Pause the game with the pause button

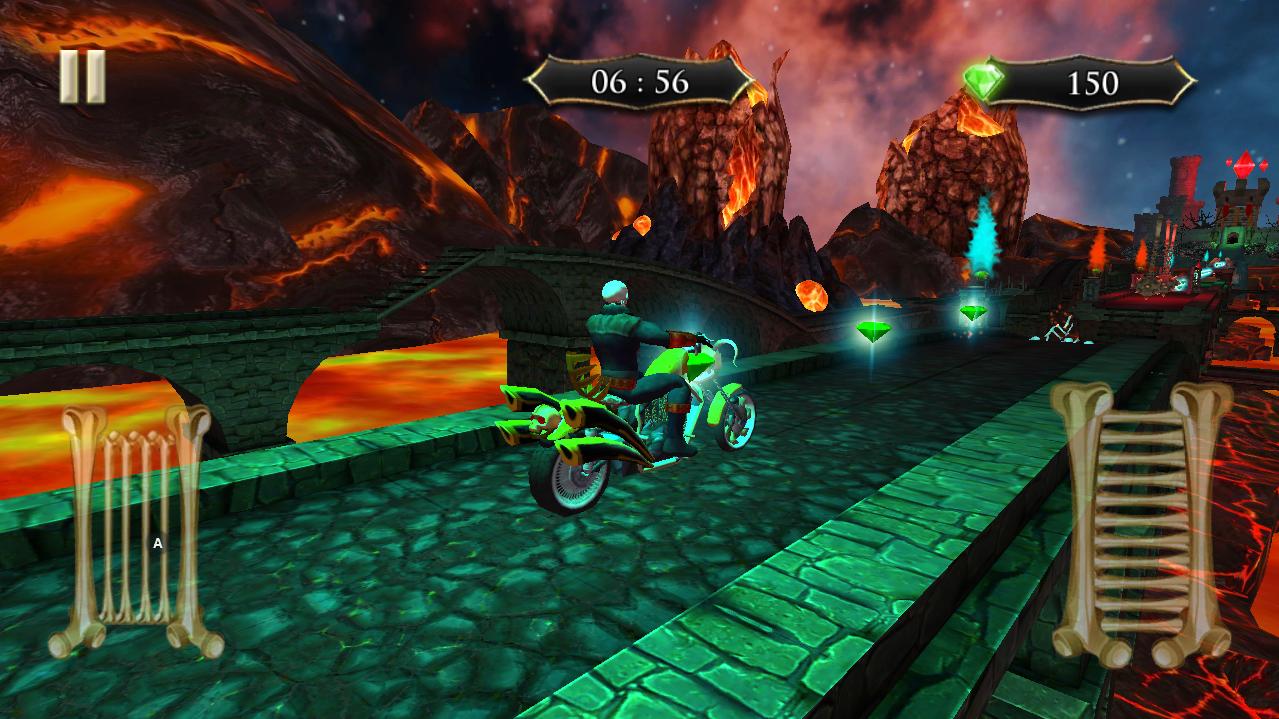tap(83, 76)
